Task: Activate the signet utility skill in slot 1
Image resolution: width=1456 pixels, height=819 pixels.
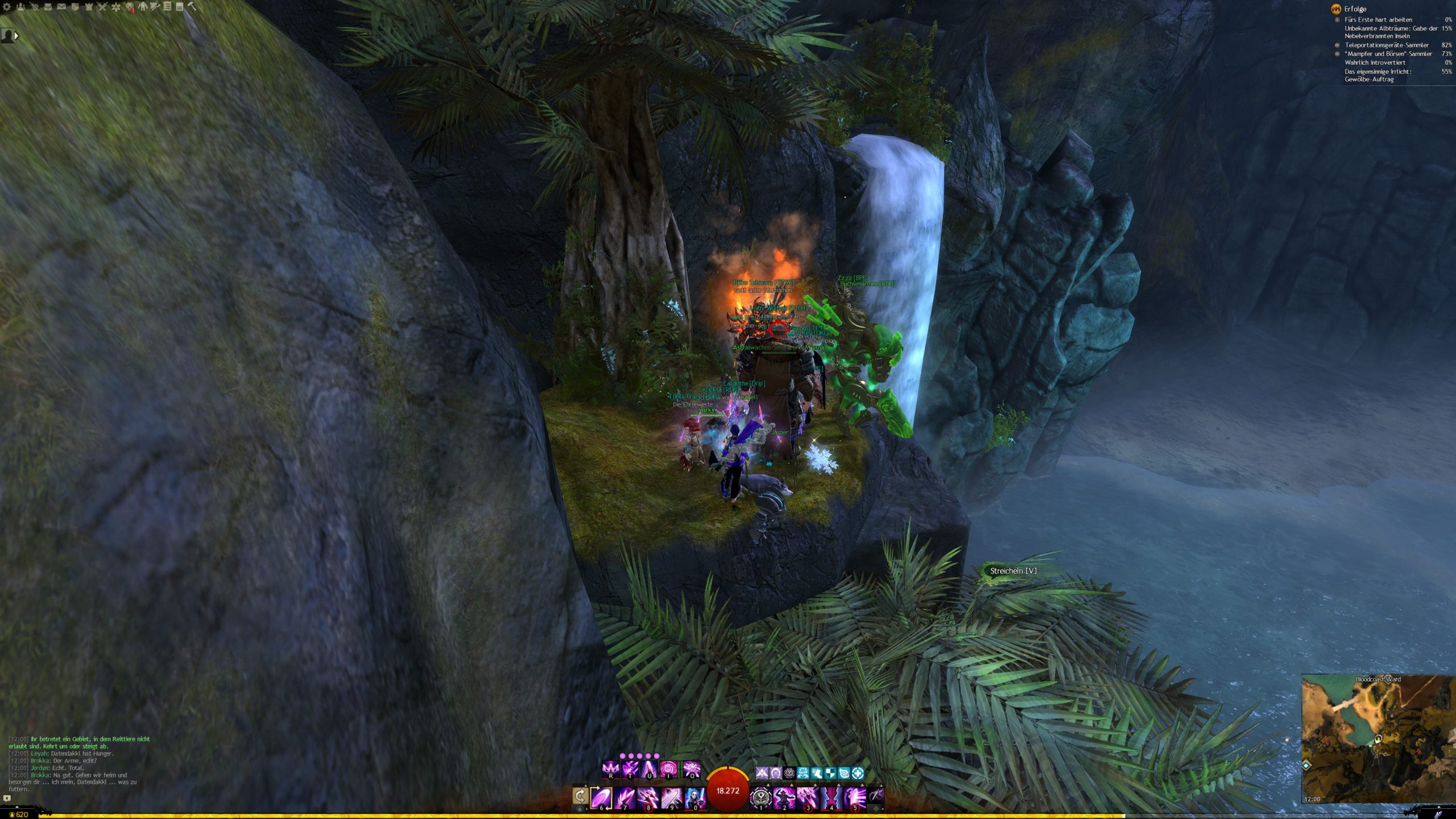Action: point(760,797)
